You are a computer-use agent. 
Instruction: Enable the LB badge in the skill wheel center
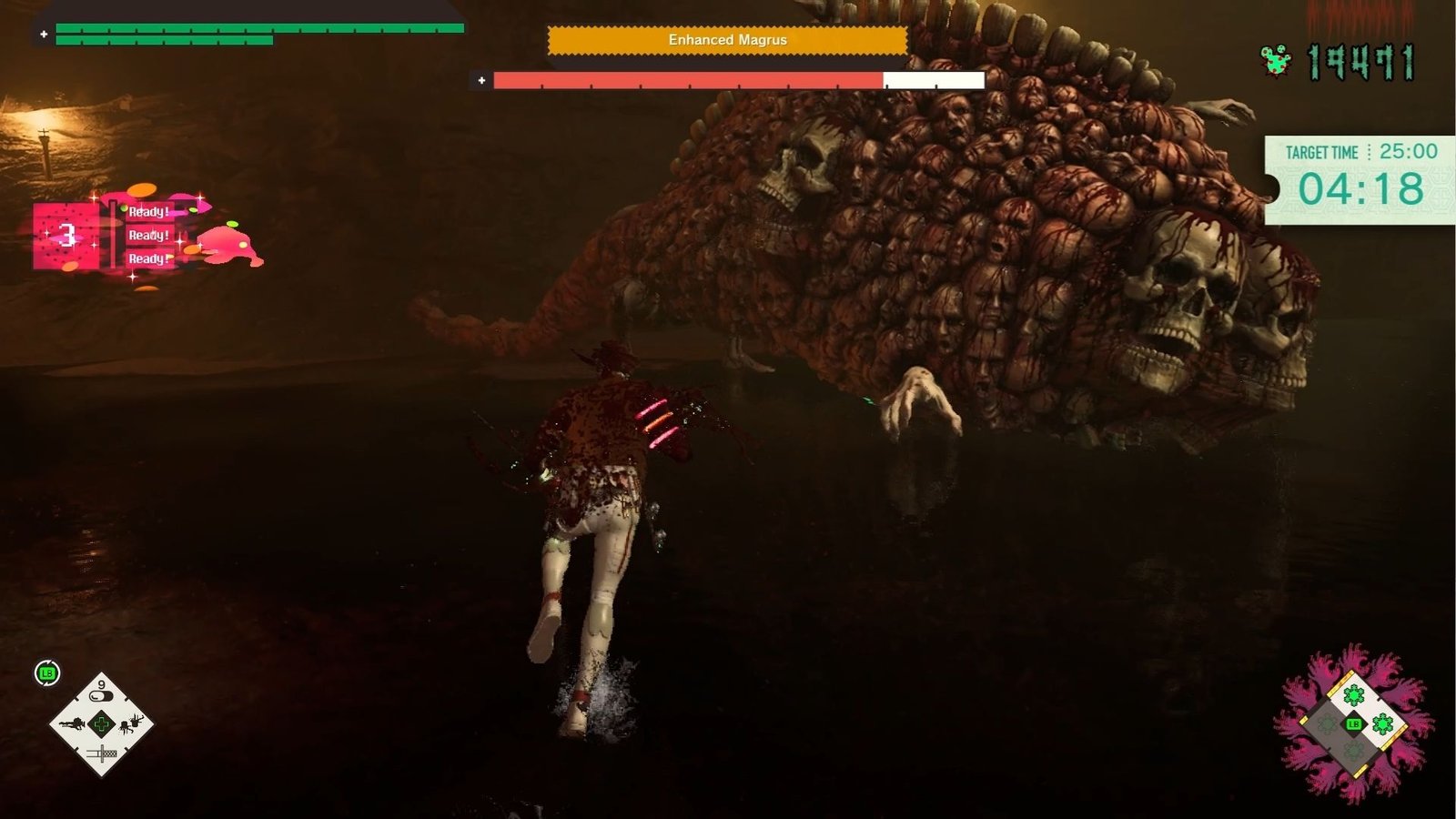[x=1354, y=723]
